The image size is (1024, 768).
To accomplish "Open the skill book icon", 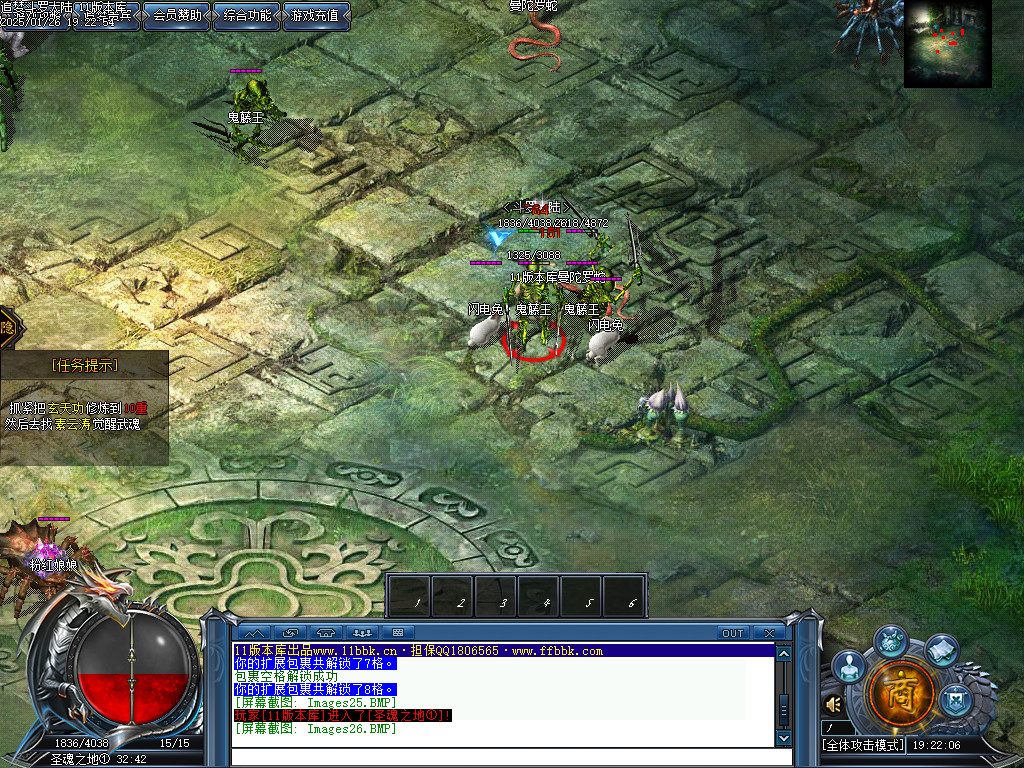I will coord(941,651).
